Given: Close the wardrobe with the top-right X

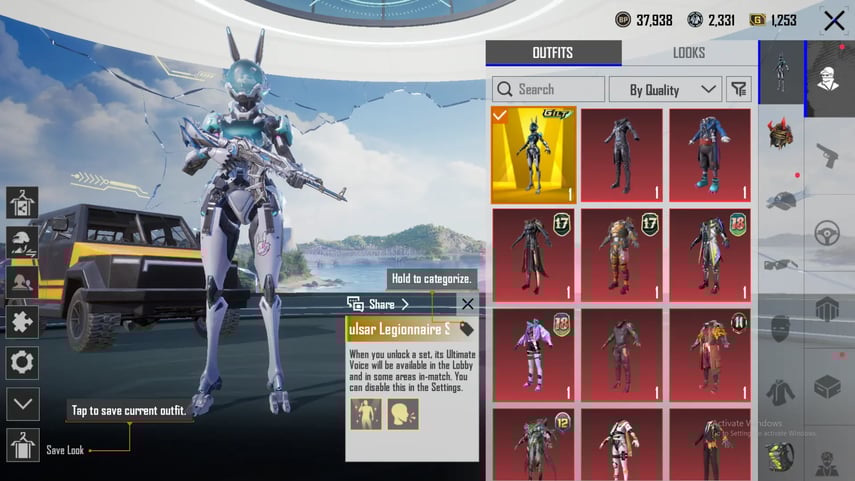Looking at the screenshot, I should (833, 20).
